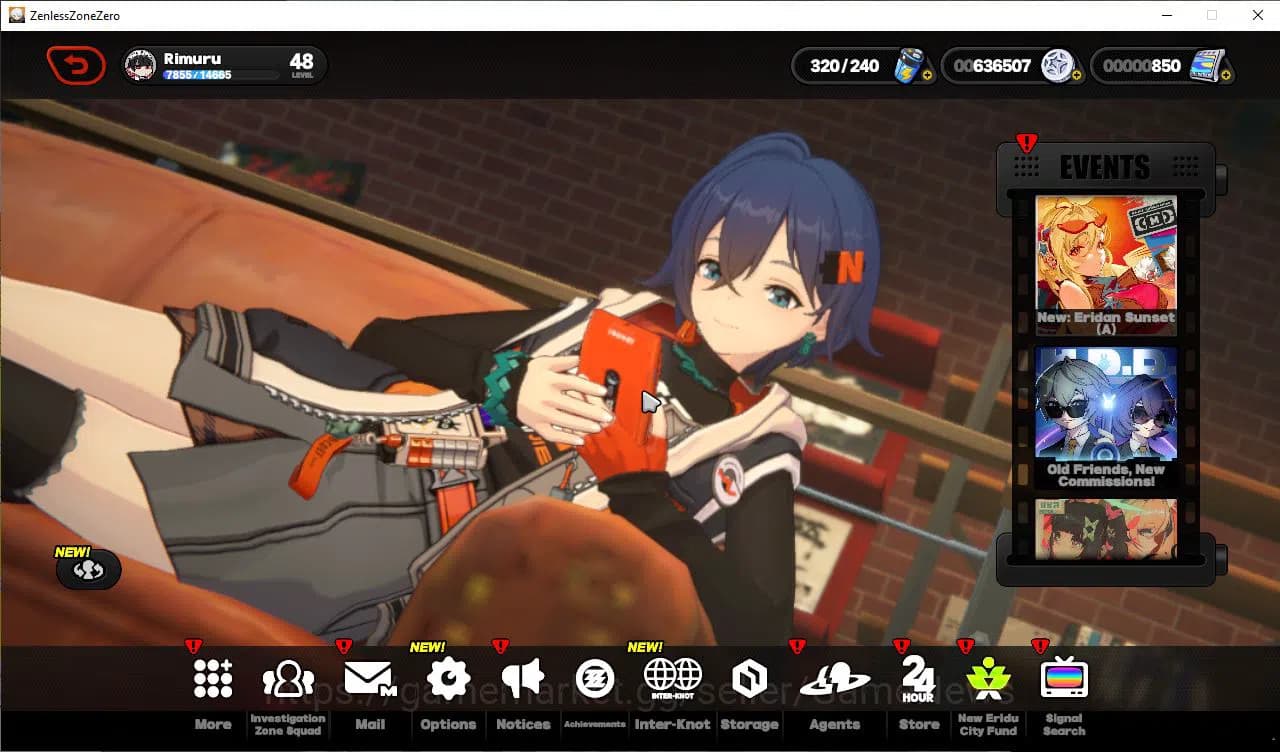The image size is (1280, 752).
Task: Click the EVENTS panel header
Action: pyautogui.click(x=1105, y=167)
